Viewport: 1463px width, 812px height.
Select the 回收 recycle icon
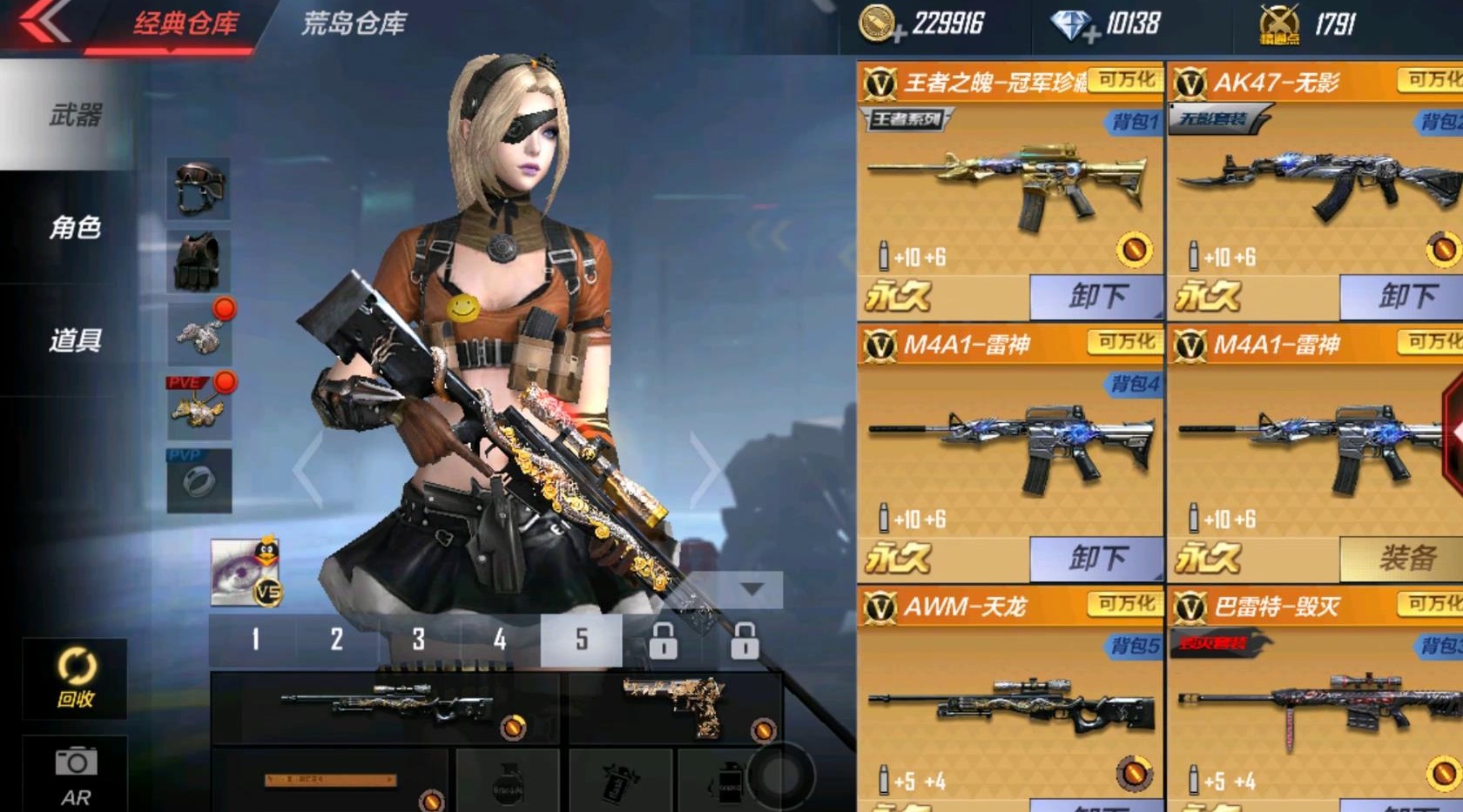(77, 680)
